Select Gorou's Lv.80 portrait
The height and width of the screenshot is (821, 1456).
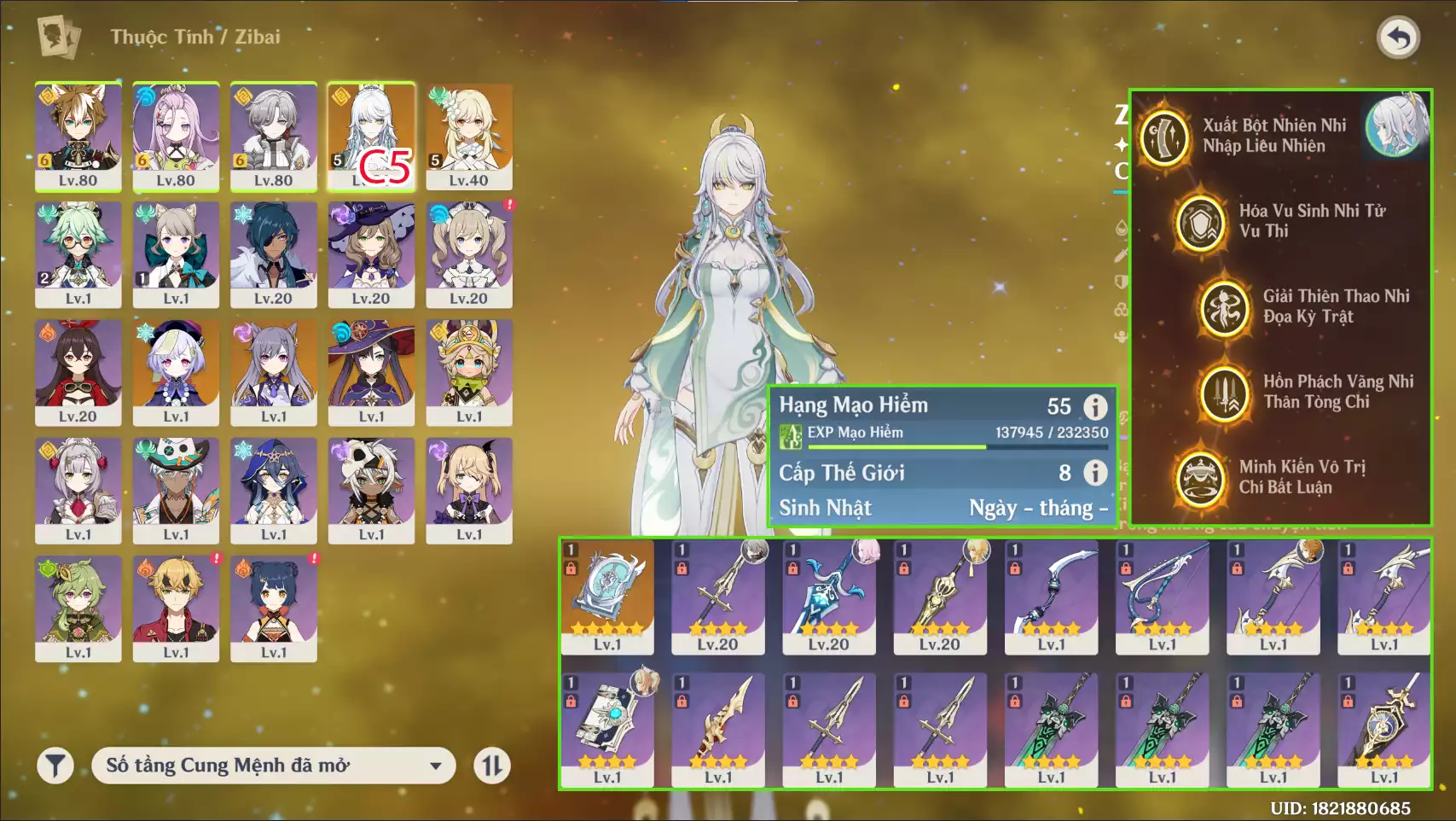click(78, 136)
